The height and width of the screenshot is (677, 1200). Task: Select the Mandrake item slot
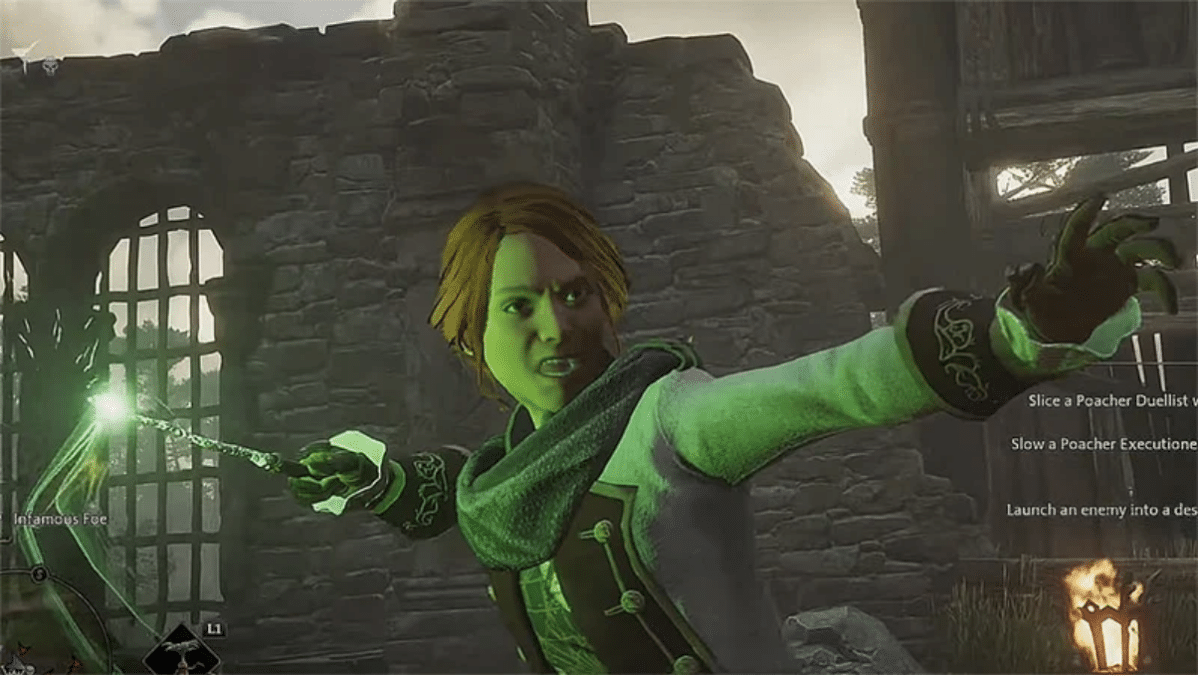(181, 652)
